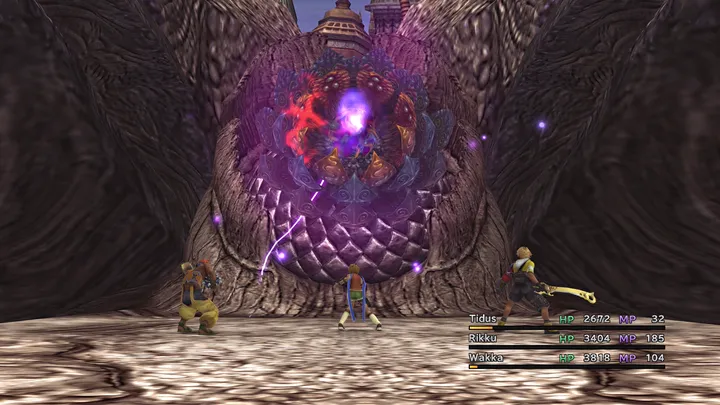Pick Wakka's entry in the party list
The height and width of the screenshot is (405, 720).
click(487, 357)
